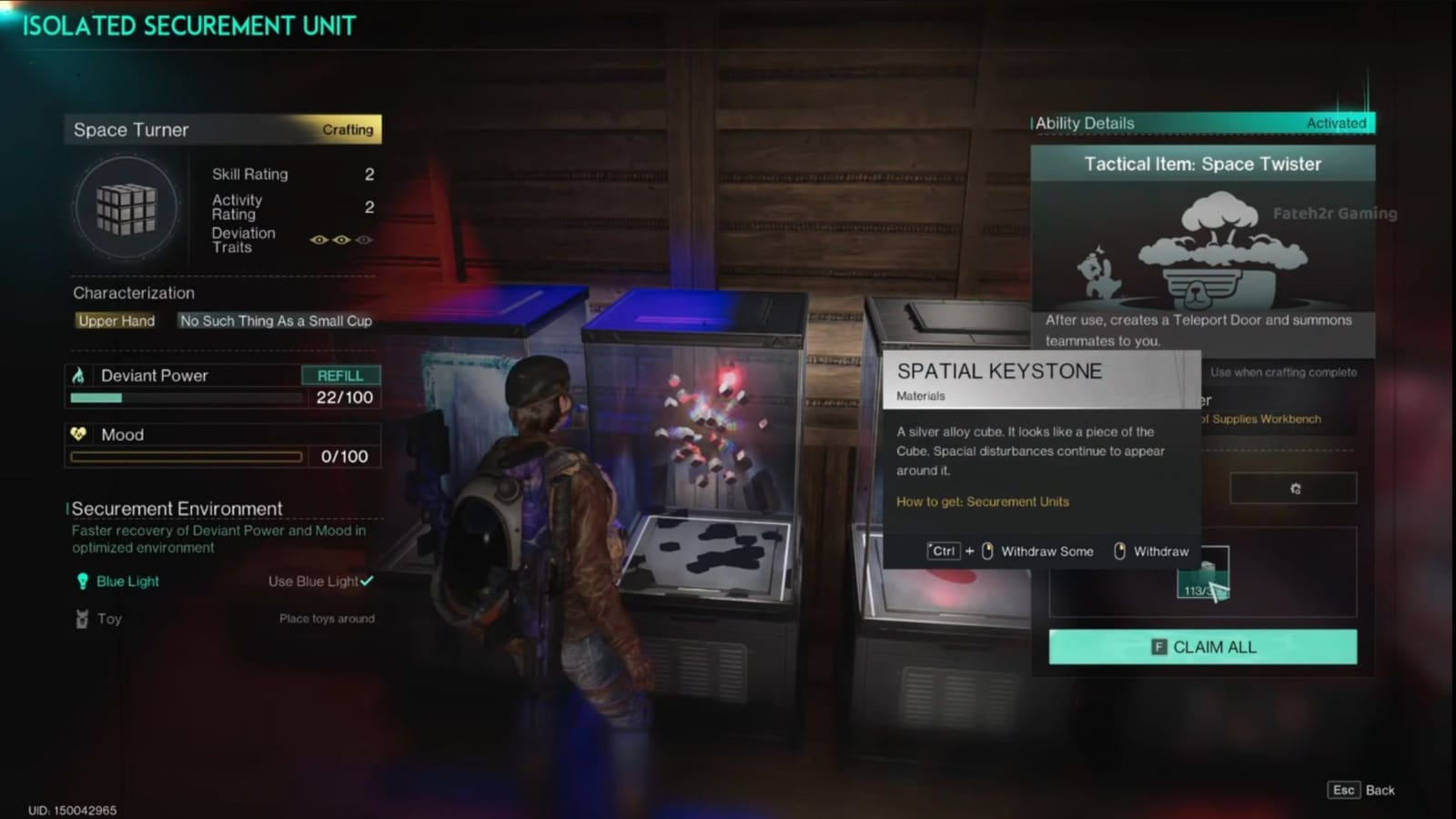The image size is (1456, 819).
Task: Toggle the third Deviation Traits eye
Action: pyautogui.click(x=364, y=239)
